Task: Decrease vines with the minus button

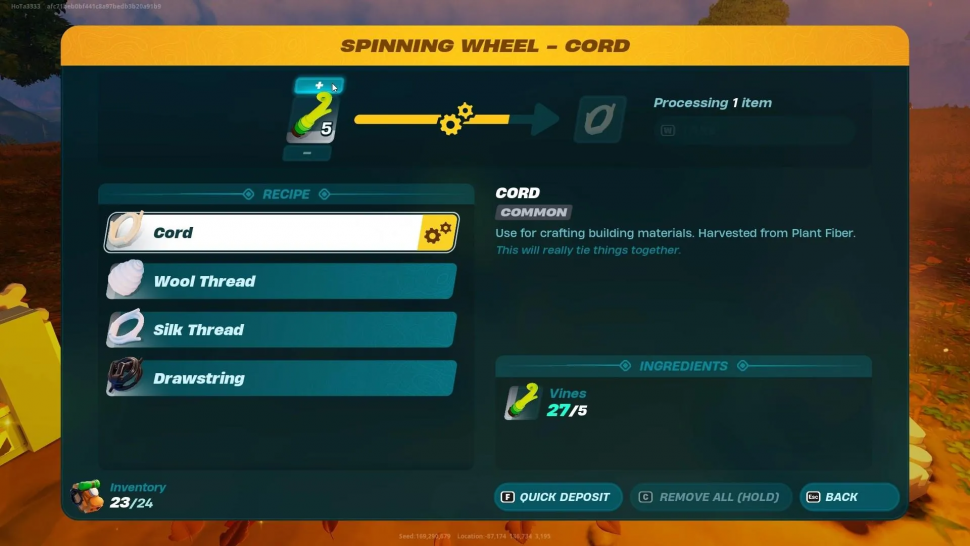Action: pyautogui.click(x=307, y=153)
